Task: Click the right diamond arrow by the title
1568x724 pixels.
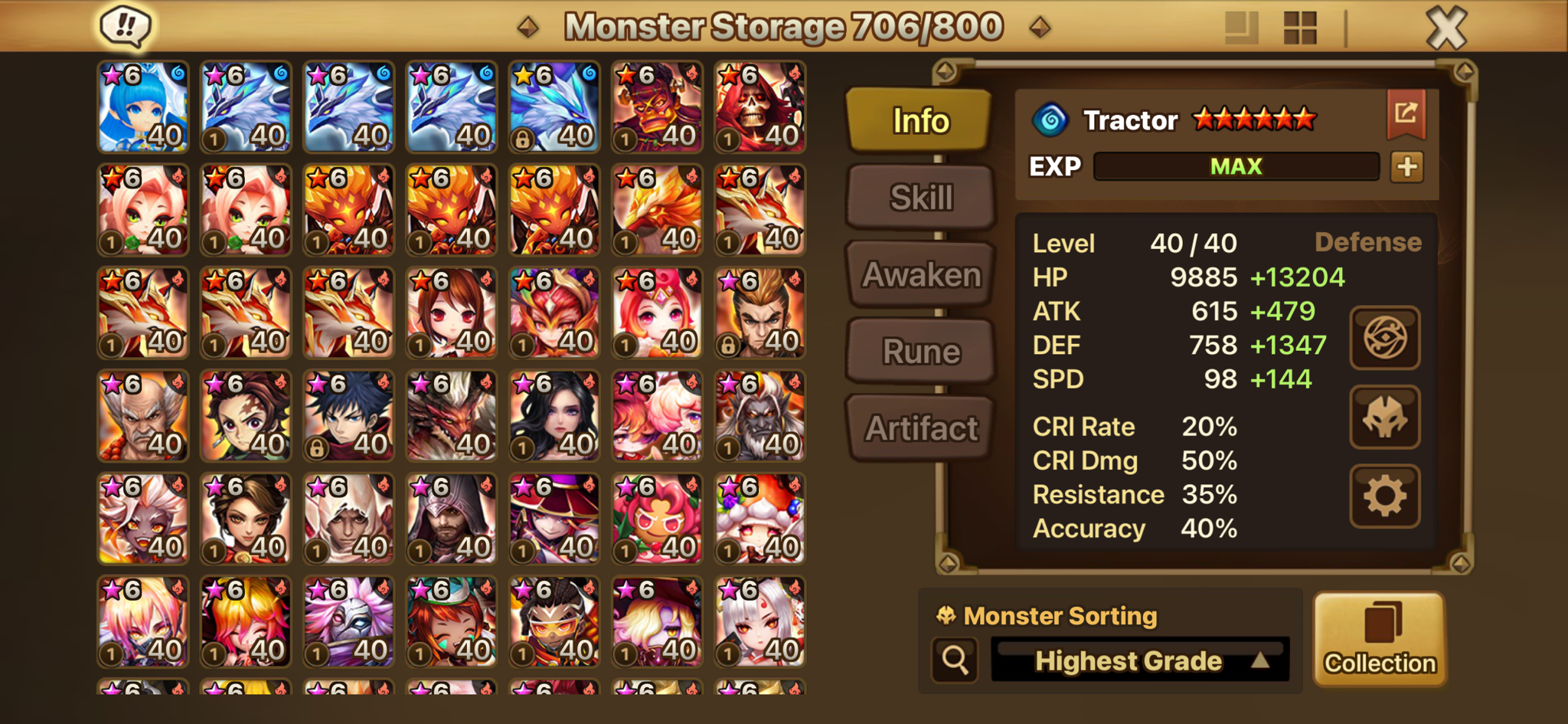Action: pyautogui.click(x=1039, y=28)
